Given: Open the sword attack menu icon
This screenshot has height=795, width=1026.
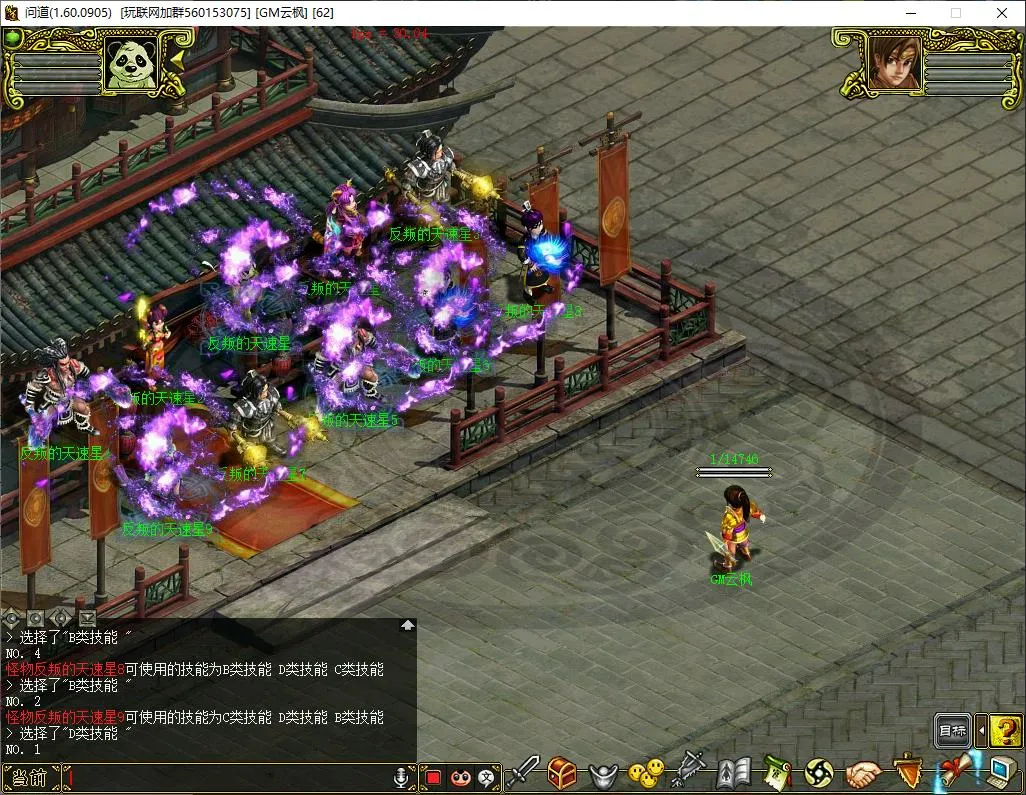Looking at the screenshot, I should pos(523,773).
